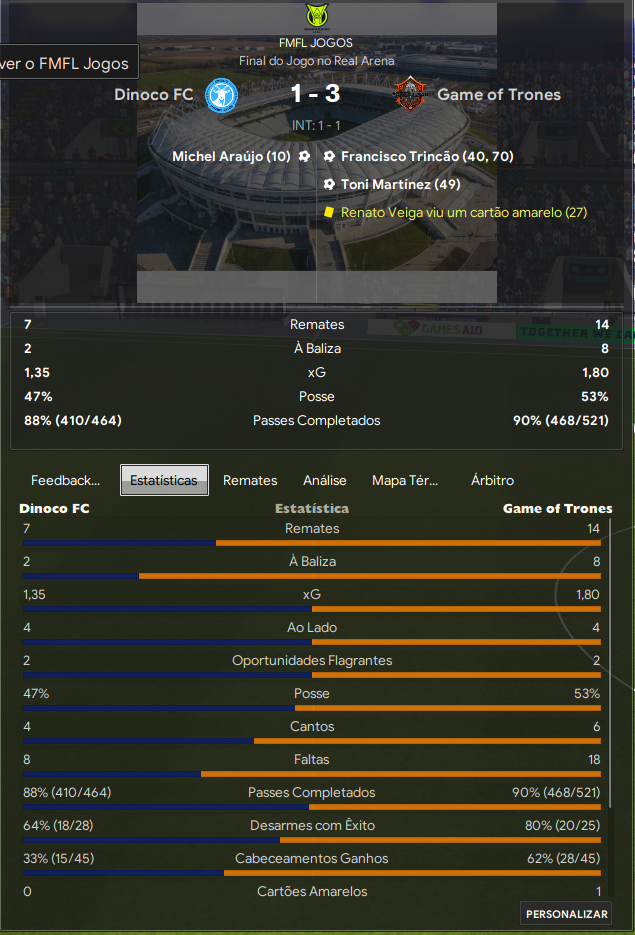Open scorer Michel Araújo's profile
The height and width of the screenshot is (935, 635).
tap(231, 157)
